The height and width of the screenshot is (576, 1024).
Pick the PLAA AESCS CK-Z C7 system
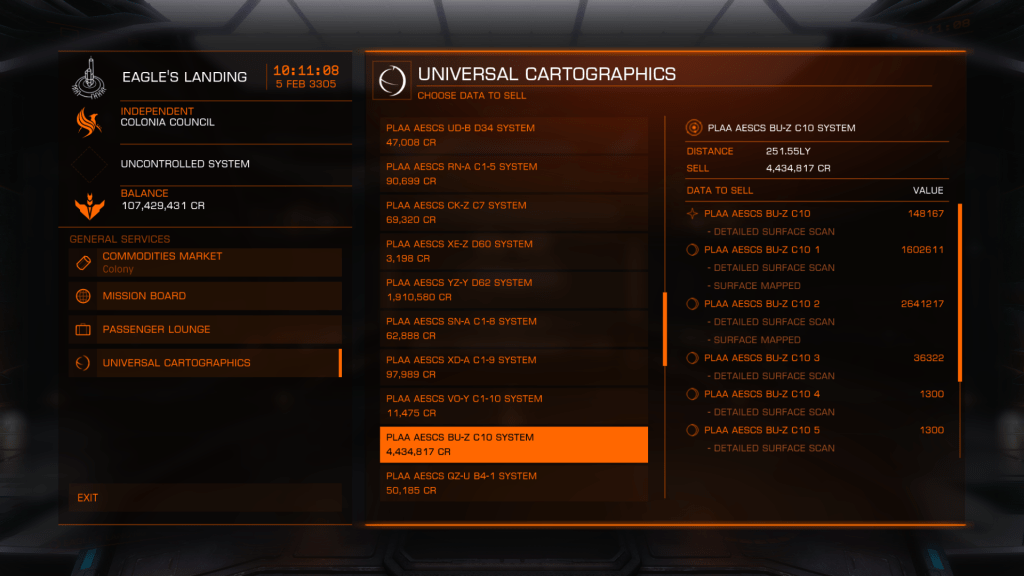click(x=513, y=212)
